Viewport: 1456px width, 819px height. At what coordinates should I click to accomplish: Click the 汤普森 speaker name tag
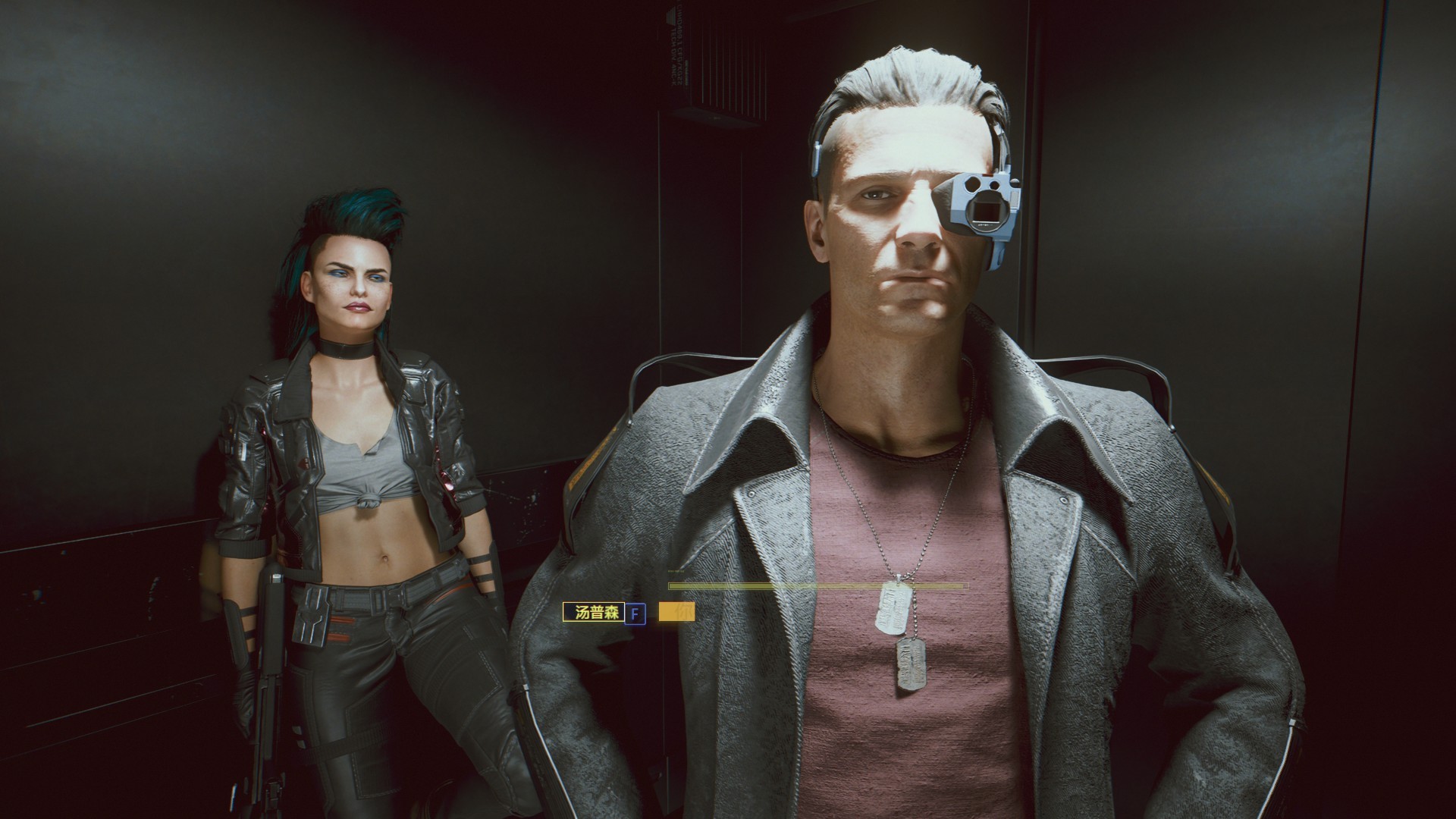point(592,613)
